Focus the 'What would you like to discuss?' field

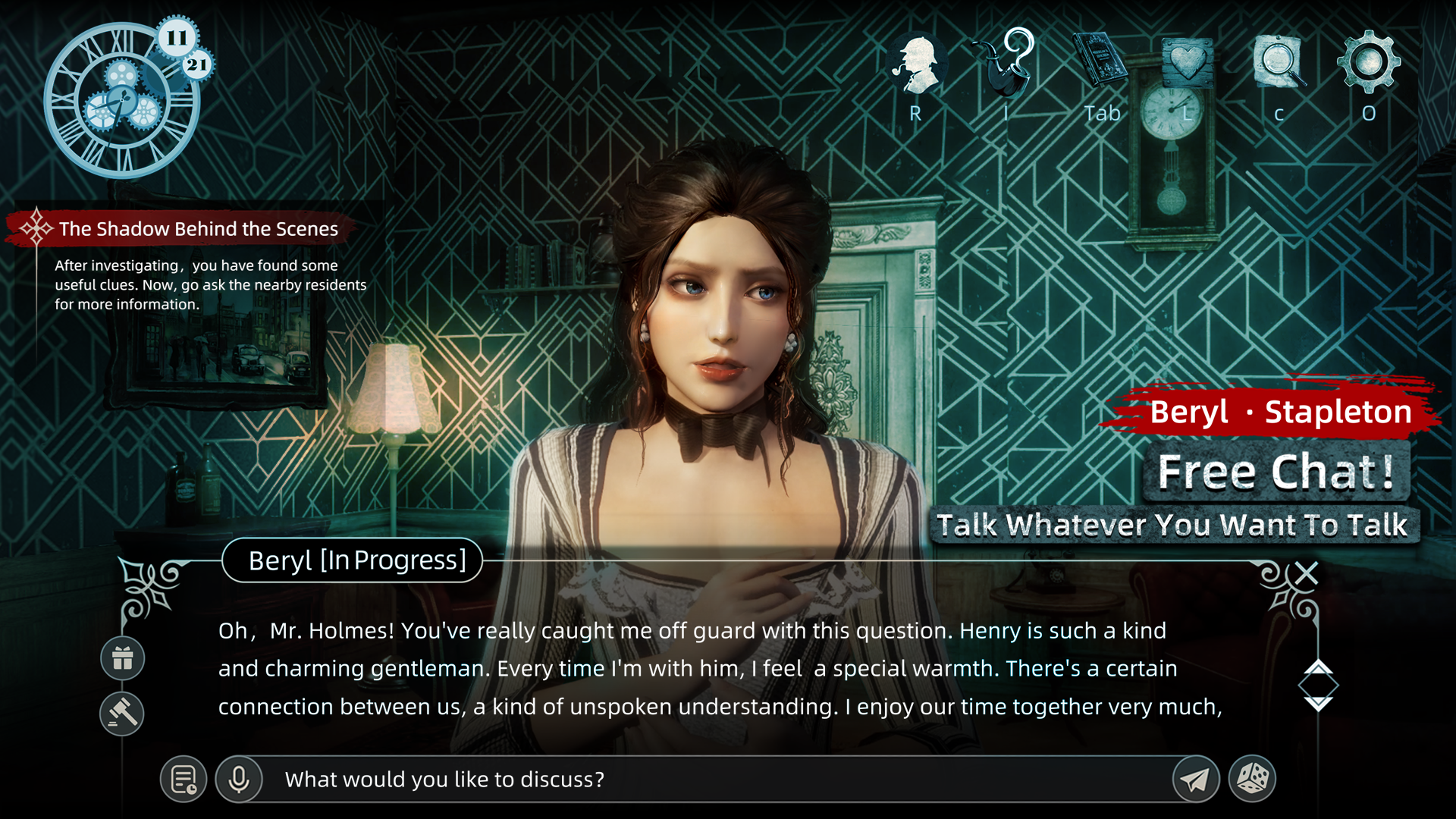click(713, 779)
